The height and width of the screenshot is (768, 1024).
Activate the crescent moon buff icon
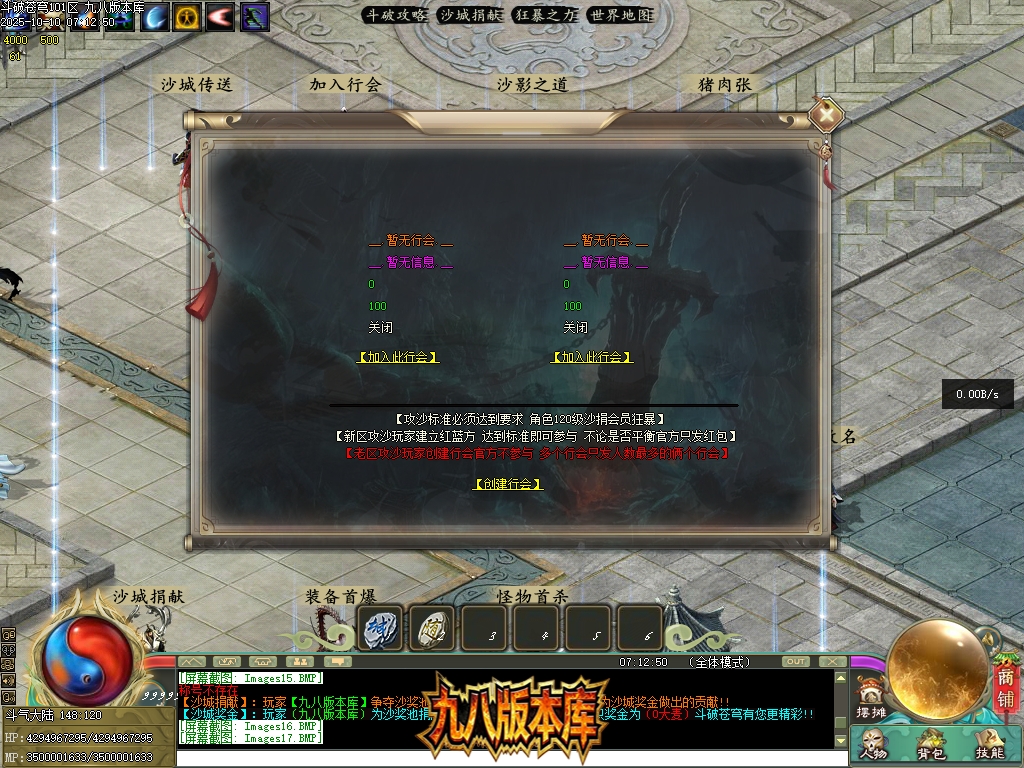[155, 17]
